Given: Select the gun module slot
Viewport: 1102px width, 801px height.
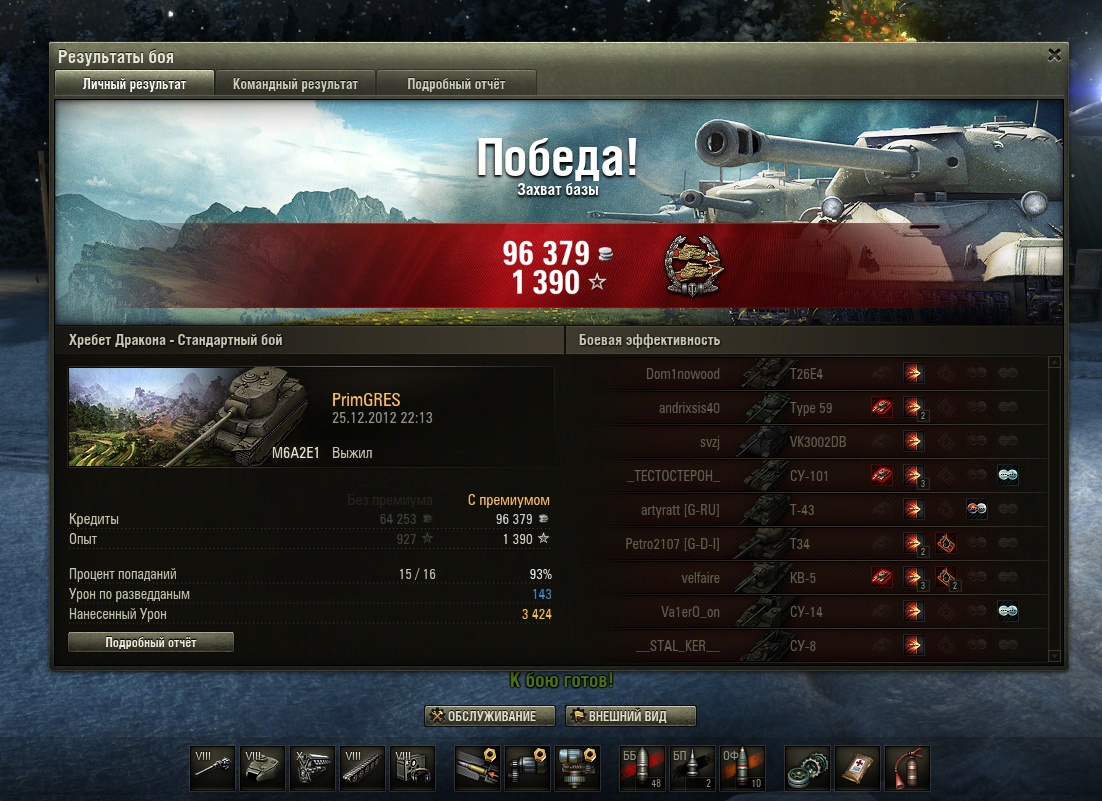Looking at the screenshot, I should point(213,768).
